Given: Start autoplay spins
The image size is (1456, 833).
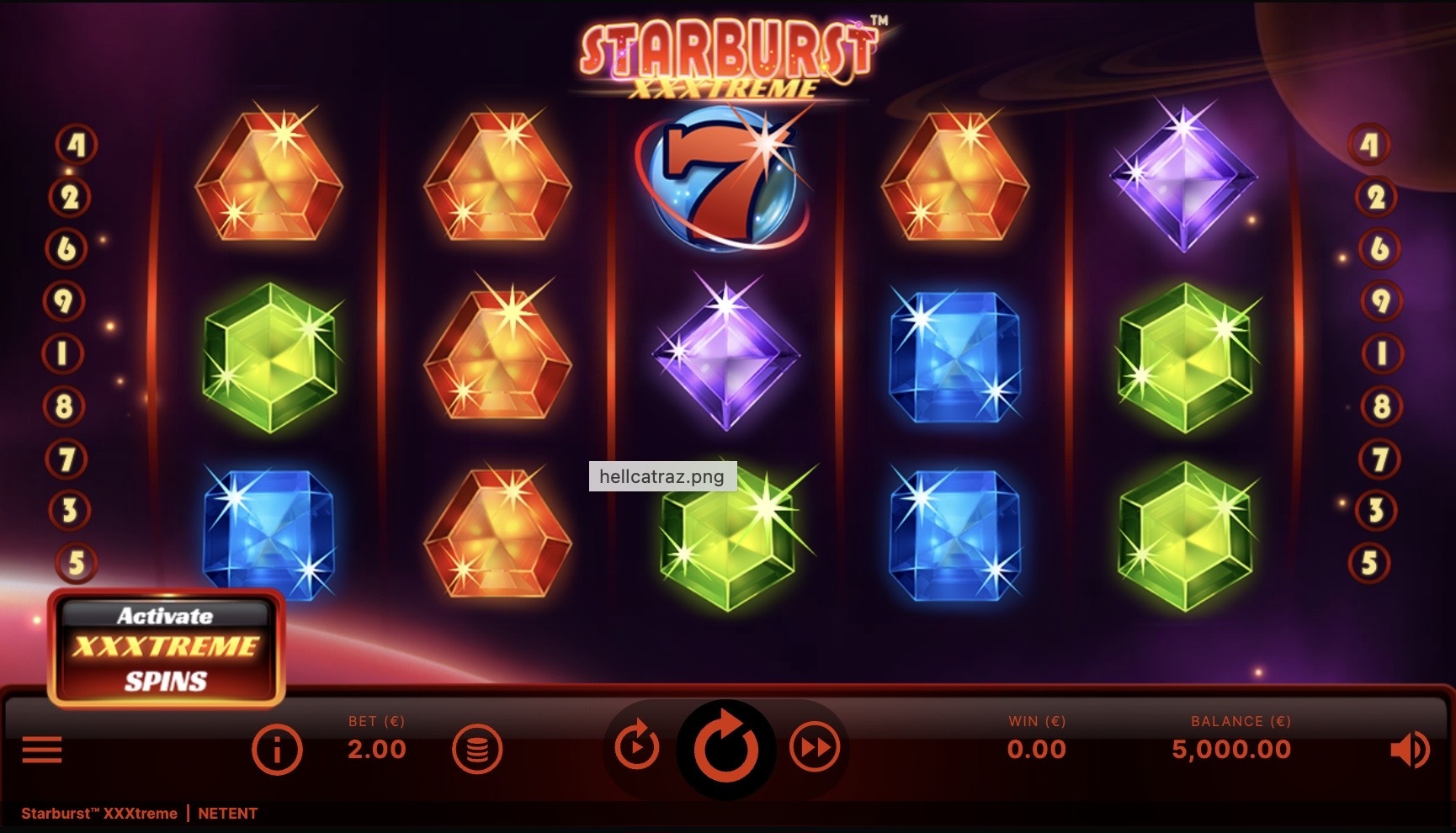Looking at the screenshot, I should 637,746.
